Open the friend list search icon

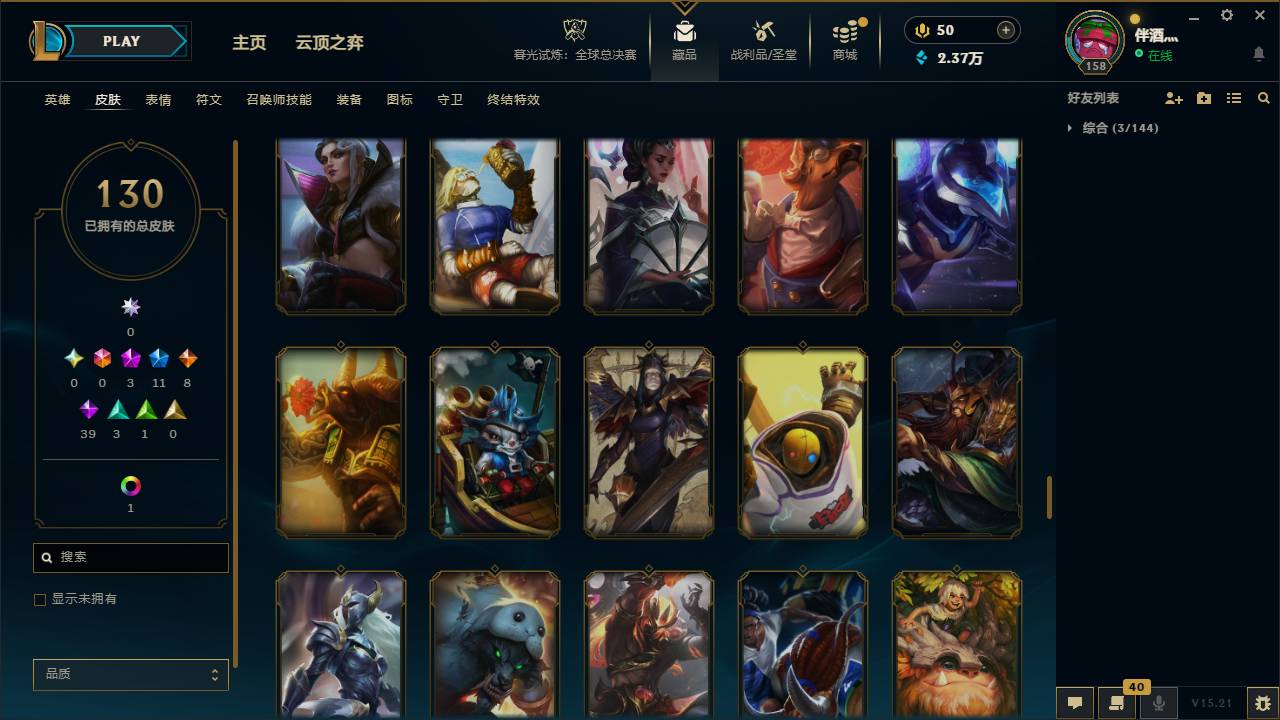point(1264,97)
